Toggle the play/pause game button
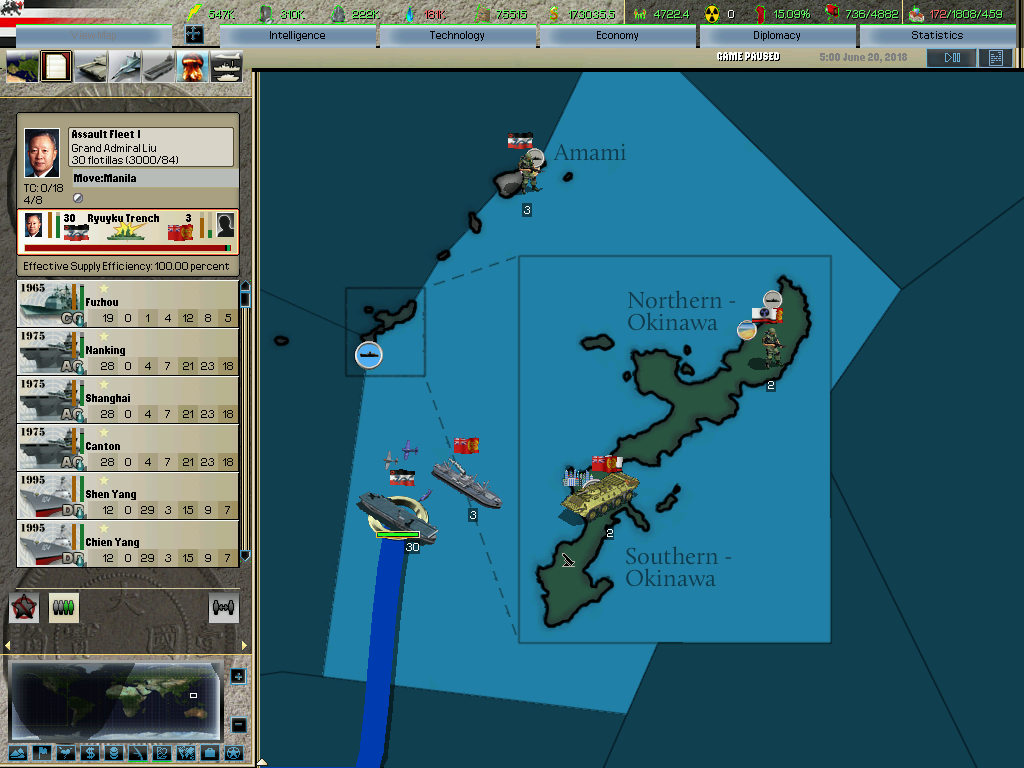1024x768 pixels. 951,58
